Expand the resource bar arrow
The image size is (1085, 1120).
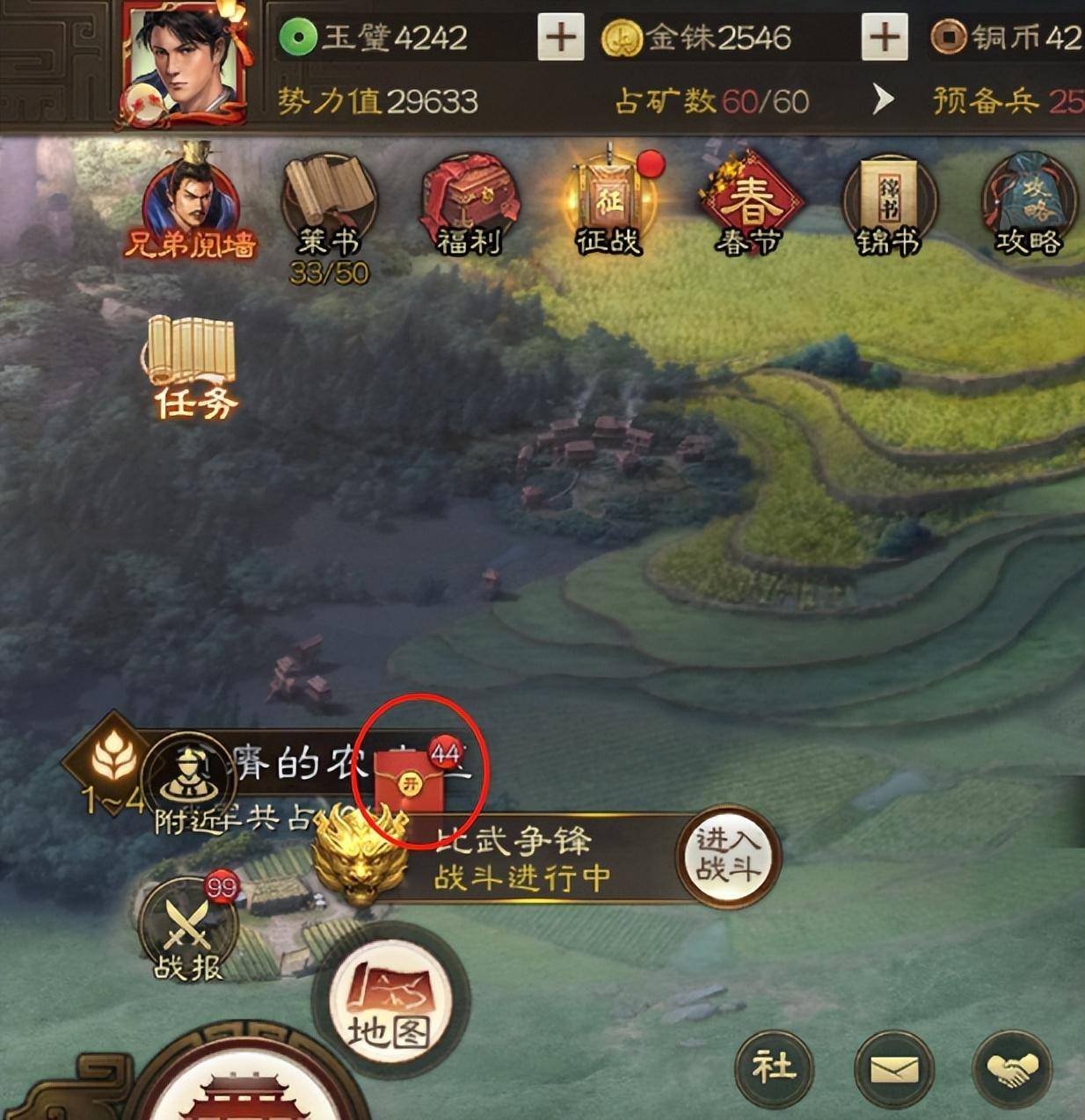coord(882,100)
